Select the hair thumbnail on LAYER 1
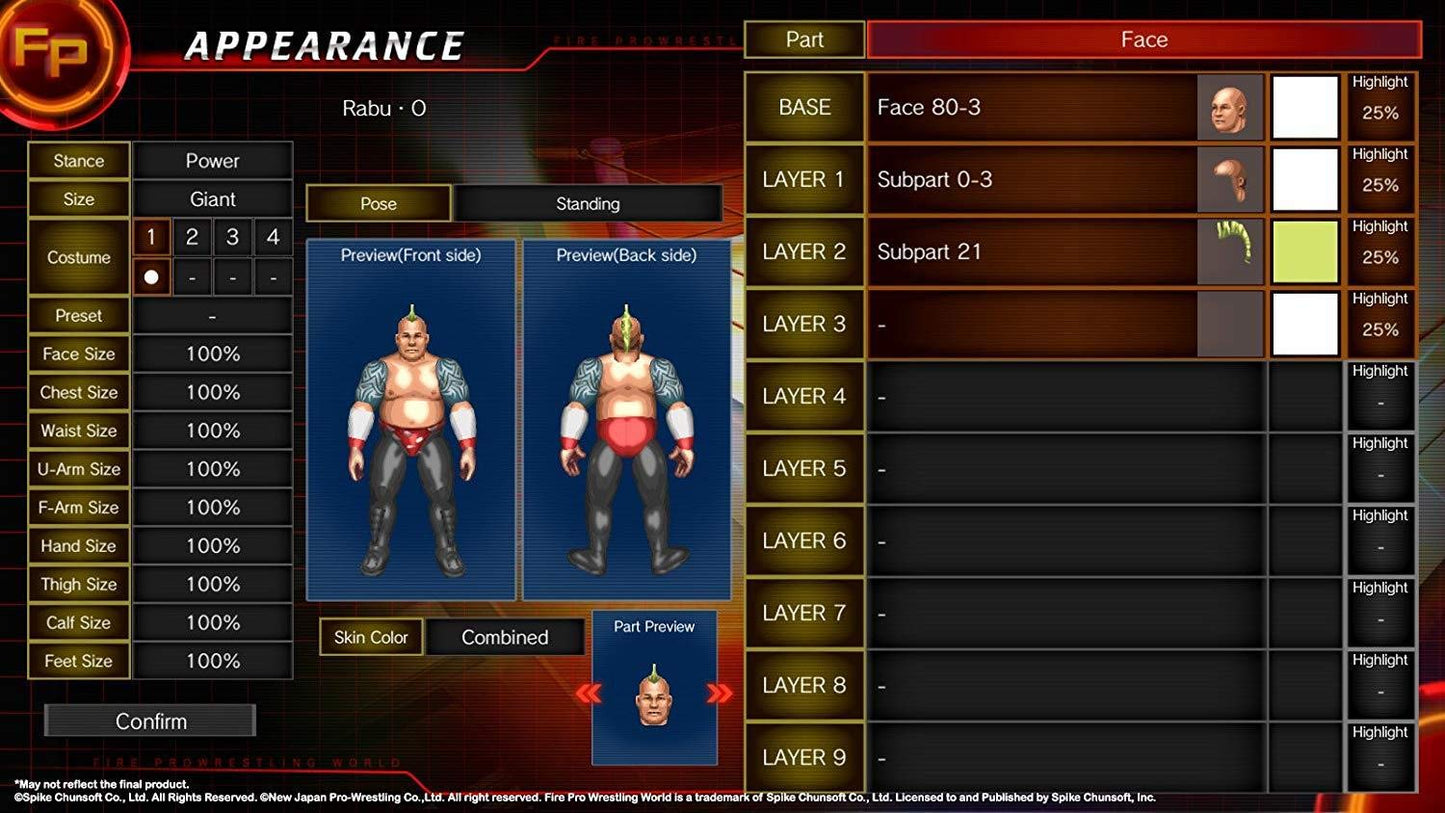This screenshot has width=1445, height=813. click(1232, 179)
